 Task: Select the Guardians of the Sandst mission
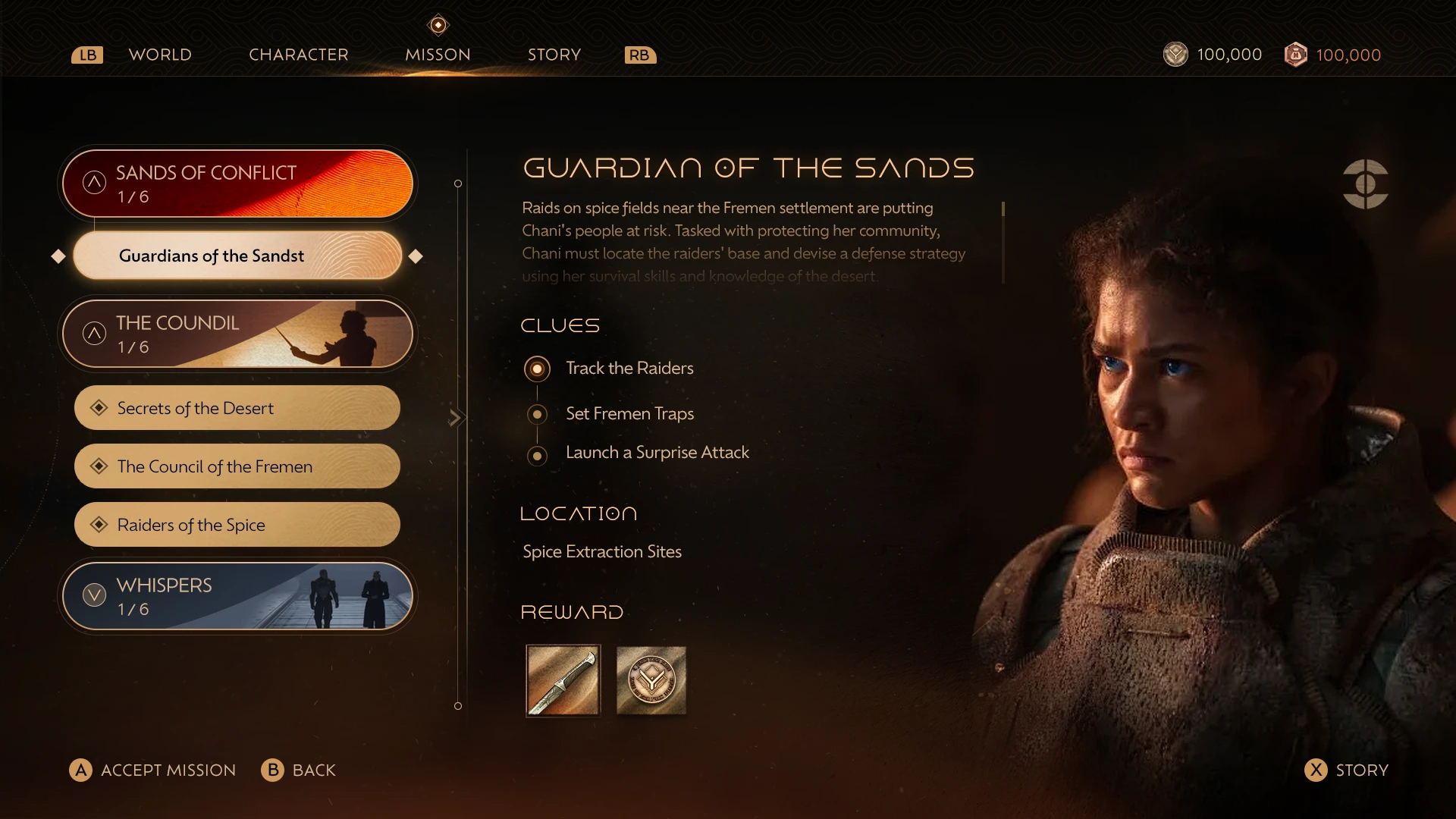[237, 256]
